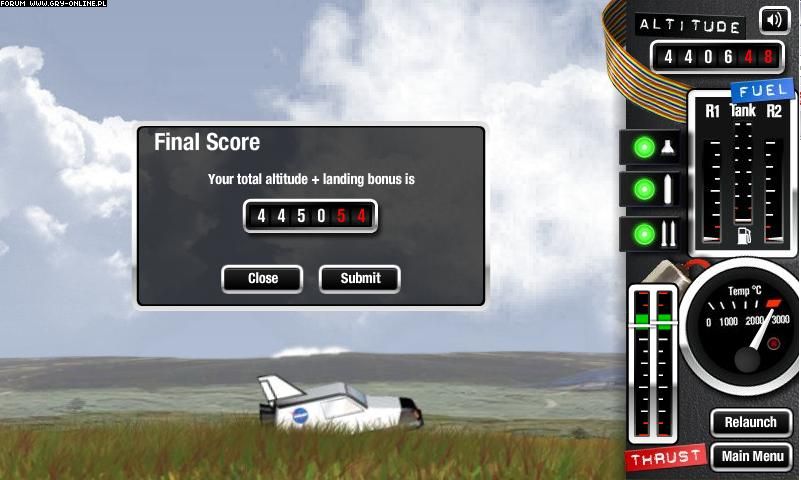801x480 pixels.
Task: Toggle the twin boosters stage indicator
Action: [652, 234]
